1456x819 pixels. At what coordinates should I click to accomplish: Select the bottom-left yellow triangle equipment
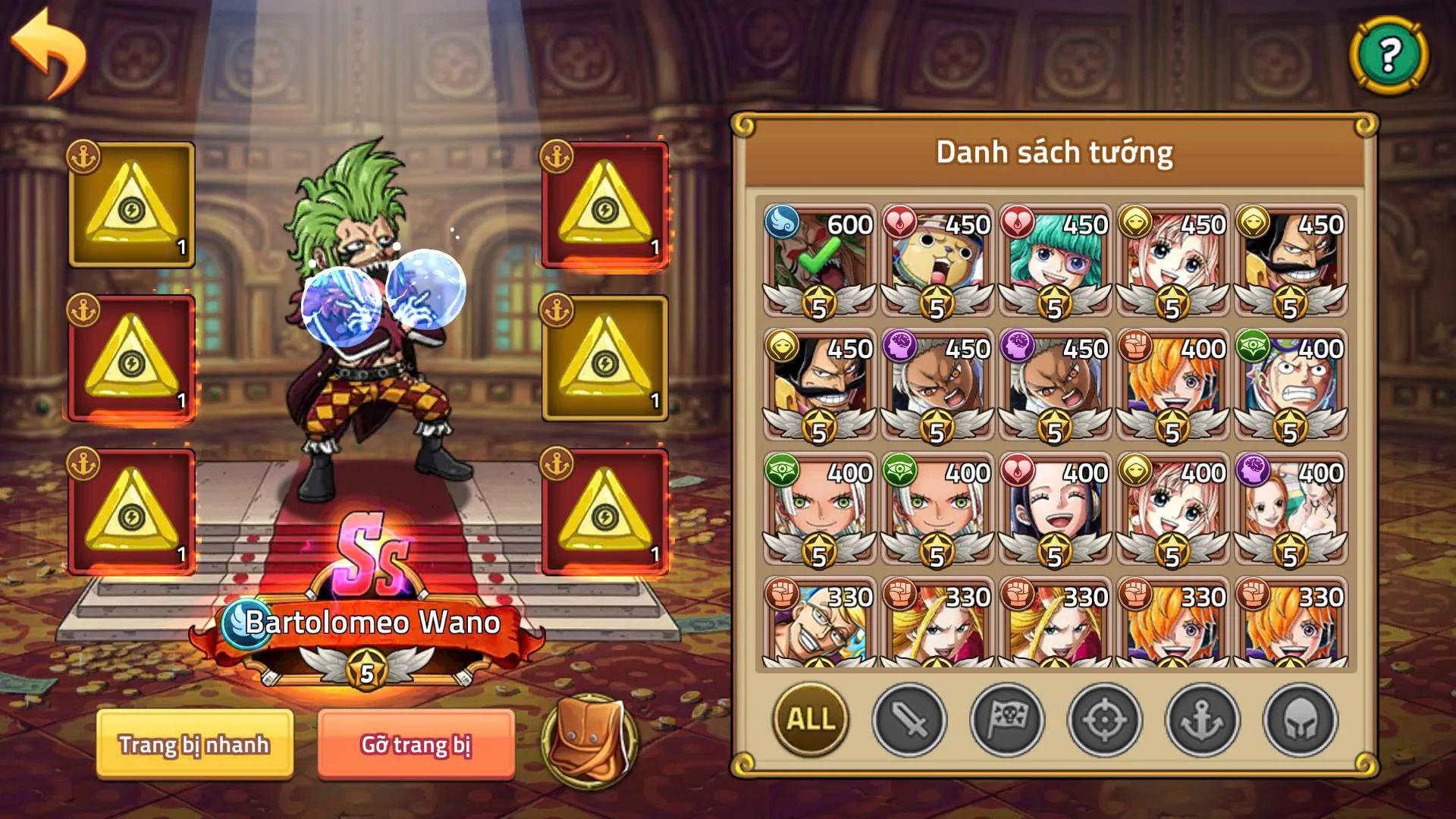130,507
